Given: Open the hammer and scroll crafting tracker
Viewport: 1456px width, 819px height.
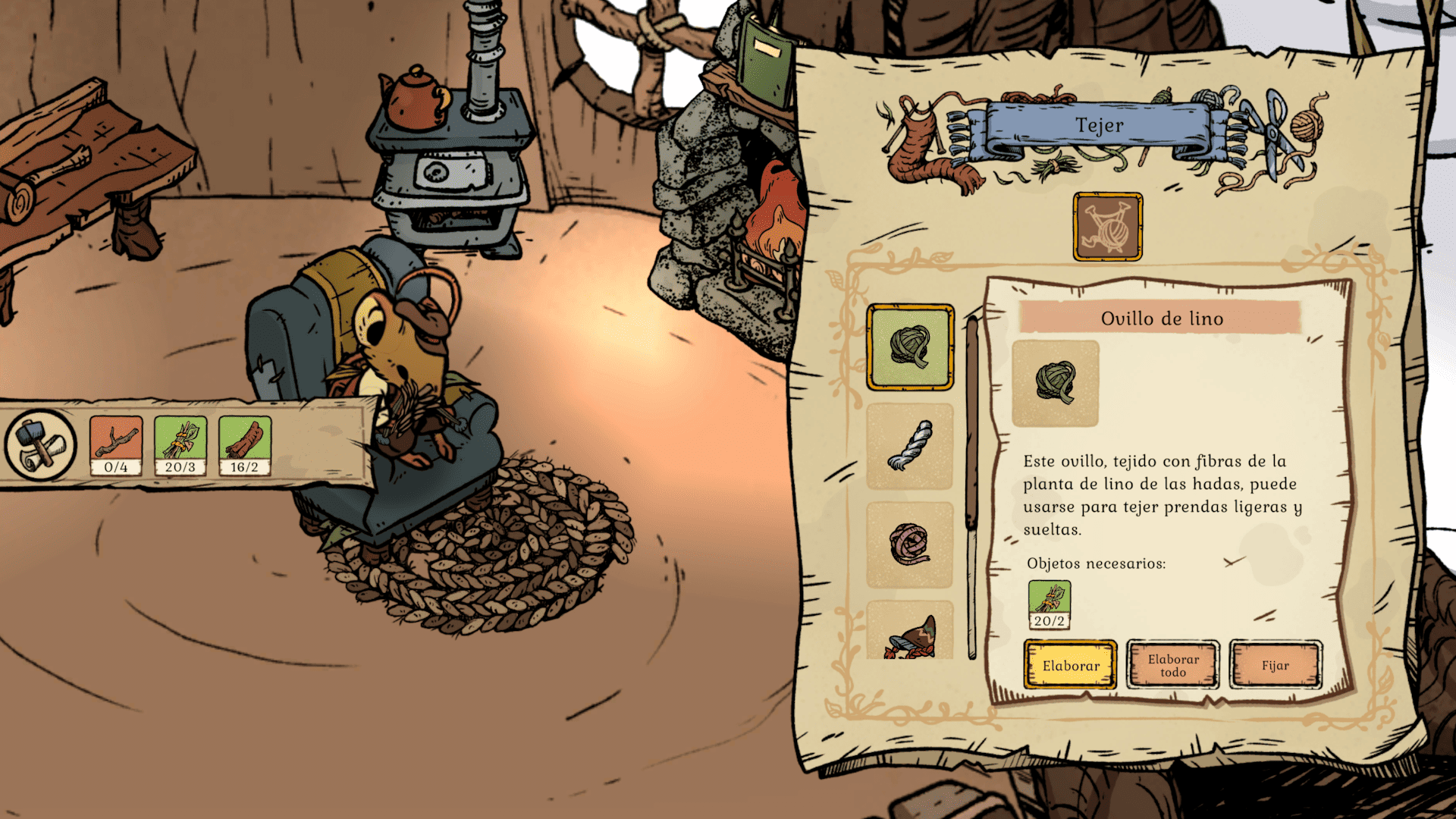Looking at the screenshot, I should [40, 445].
